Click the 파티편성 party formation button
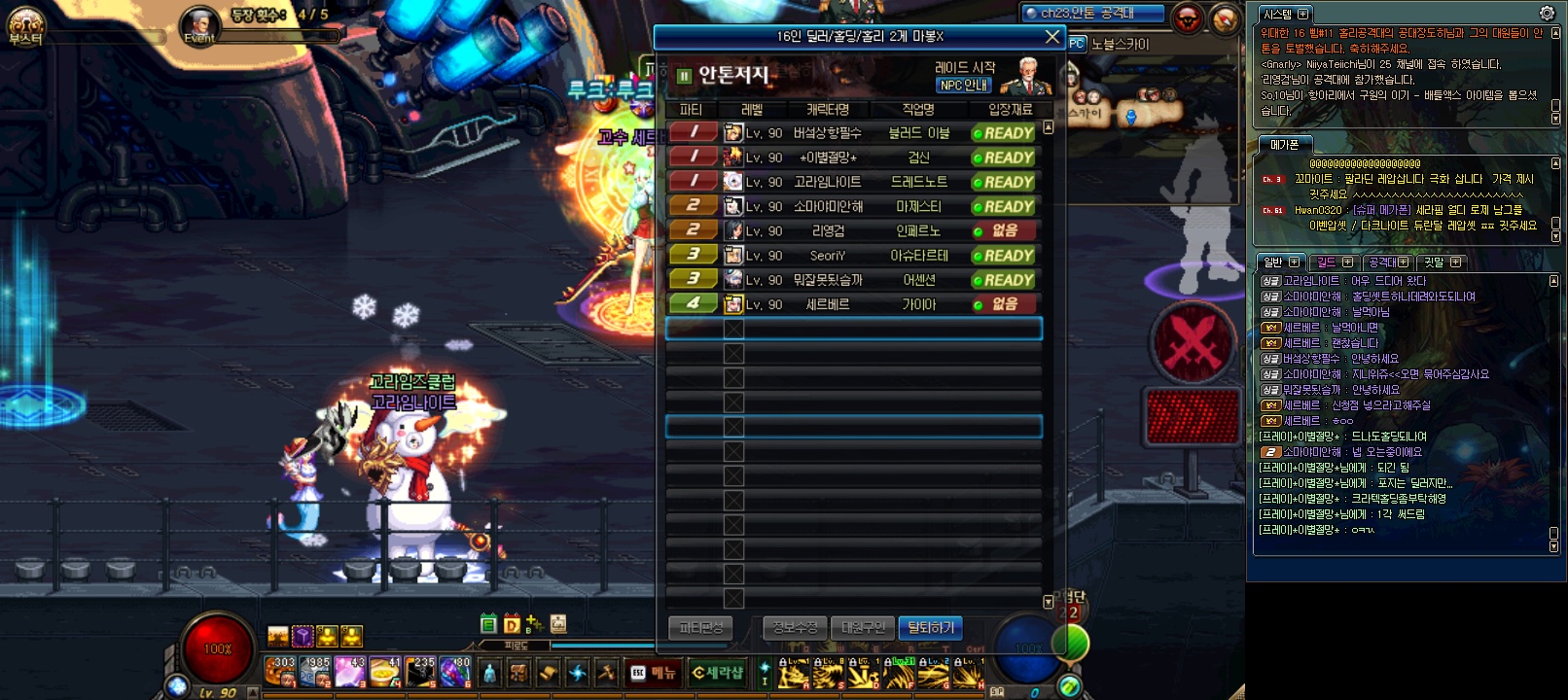 (700, 628)
